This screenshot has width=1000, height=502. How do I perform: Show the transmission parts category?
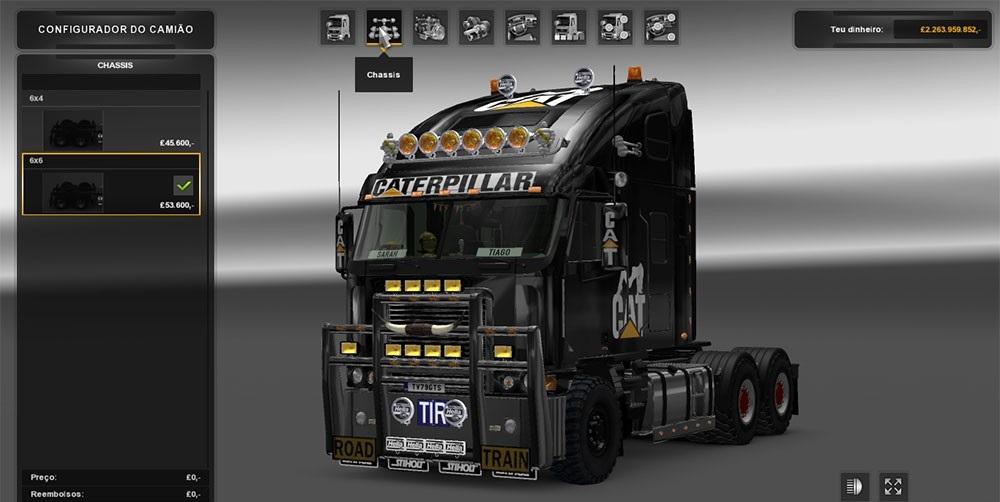tap(476, 27)
